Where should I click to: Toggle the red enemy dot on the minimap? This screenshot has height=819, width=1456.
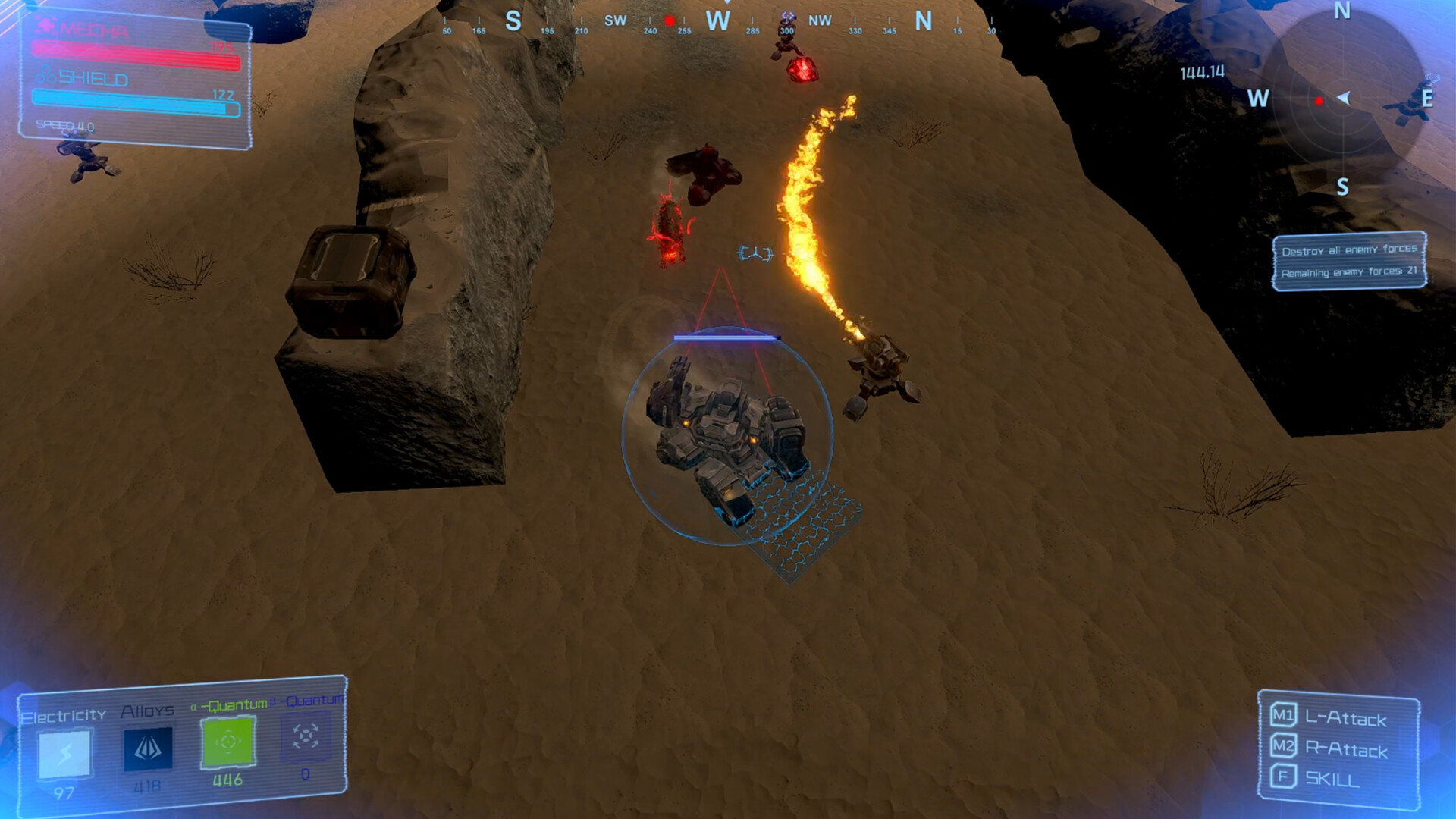click(1319, 100)
